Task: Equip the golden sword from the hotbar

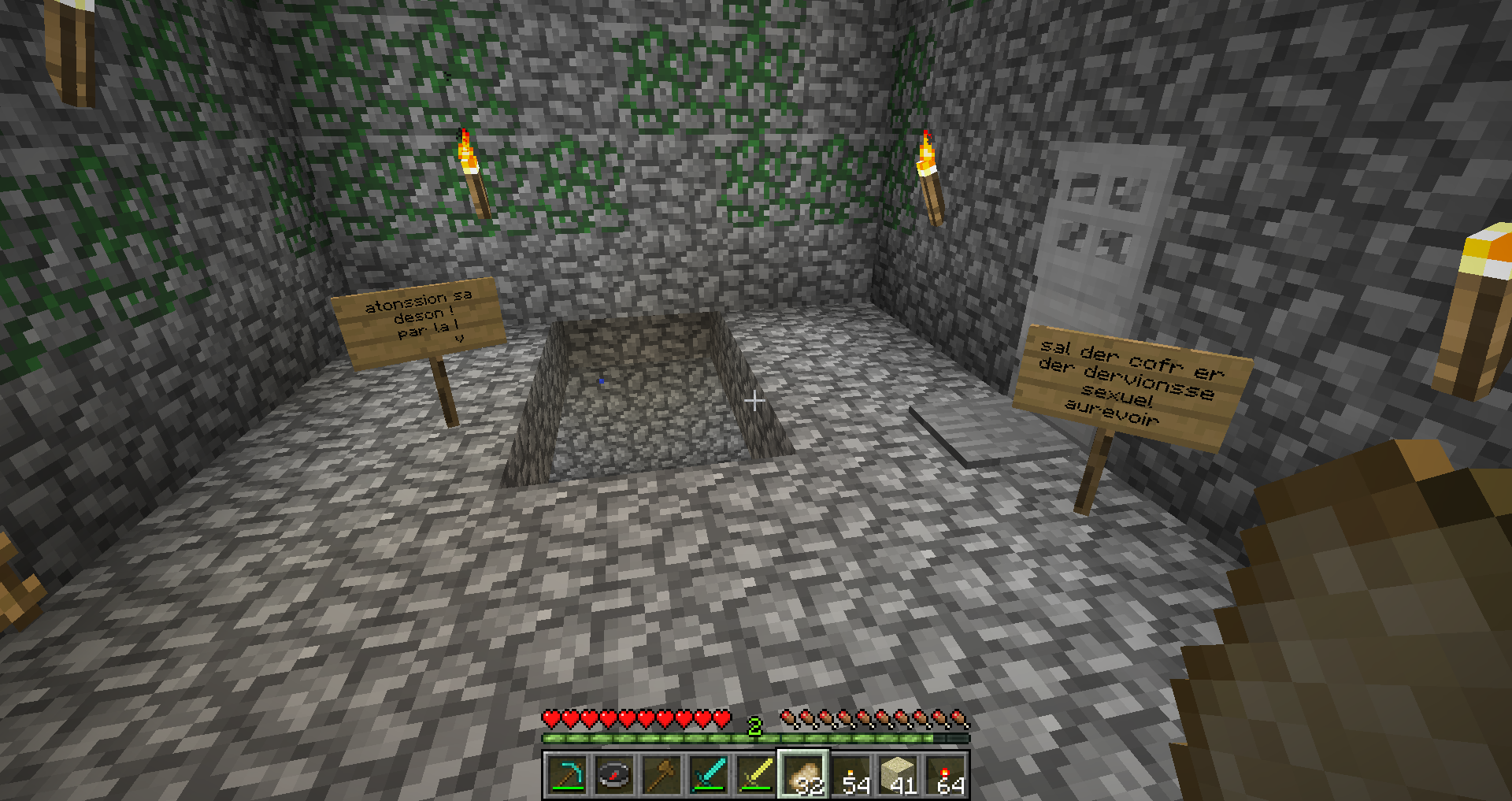Action: tap(756, 775)
